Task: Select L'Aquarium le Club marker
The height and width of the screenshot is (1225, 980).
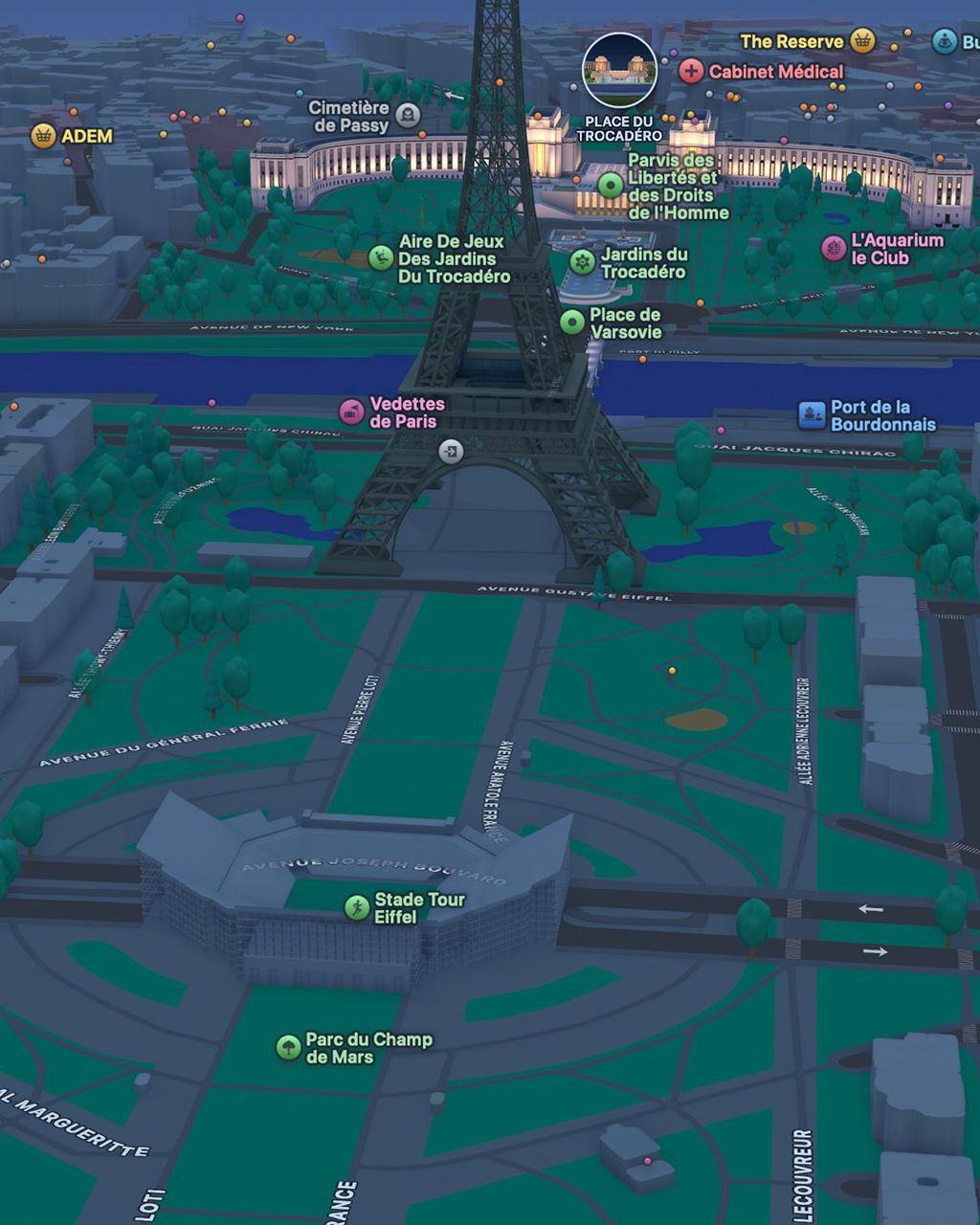Action: pyautogui.click(x=834, y=249)
